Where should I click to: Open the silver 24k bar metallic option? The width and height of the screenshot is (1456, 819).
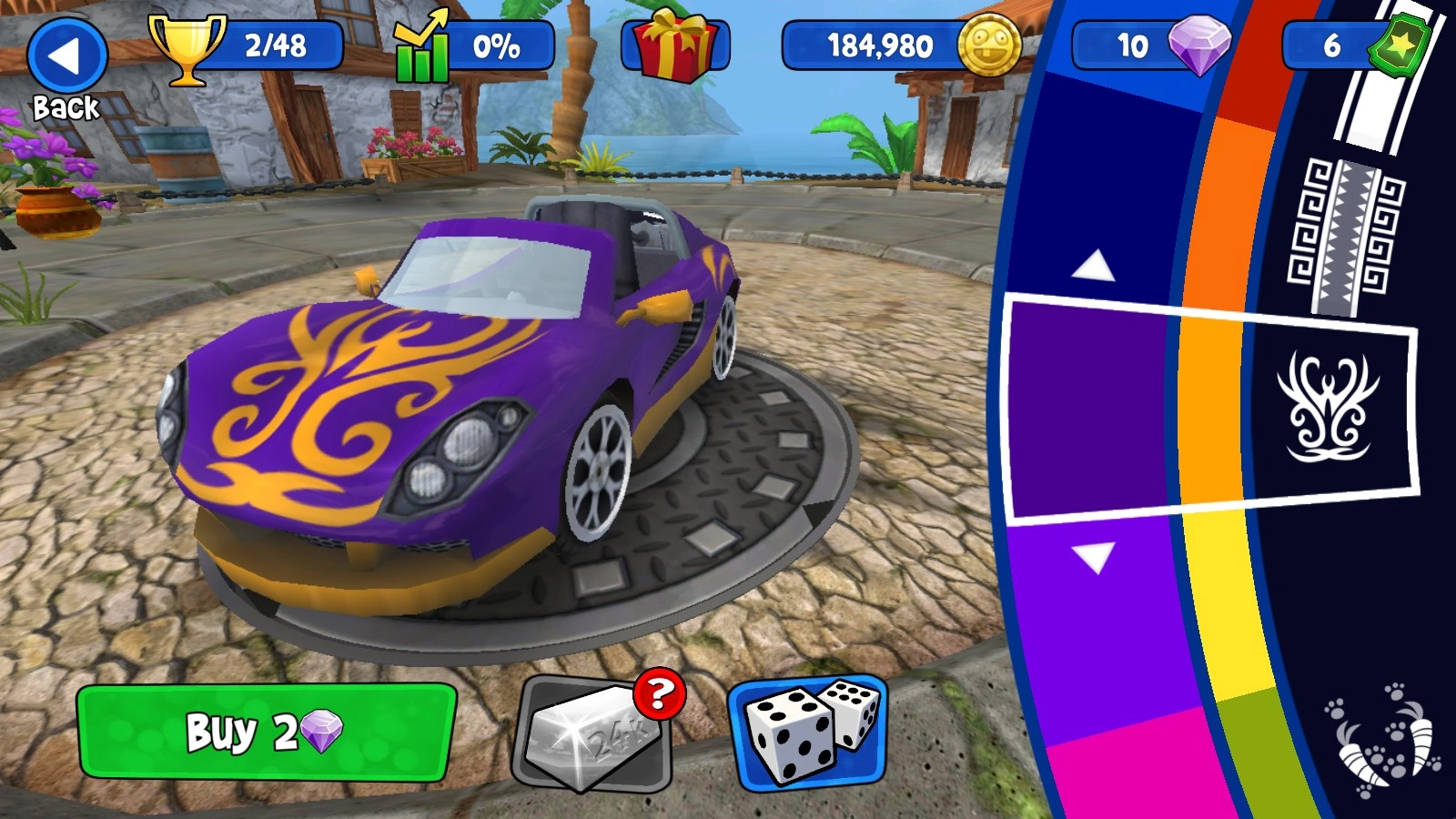(x=597, y=733)
